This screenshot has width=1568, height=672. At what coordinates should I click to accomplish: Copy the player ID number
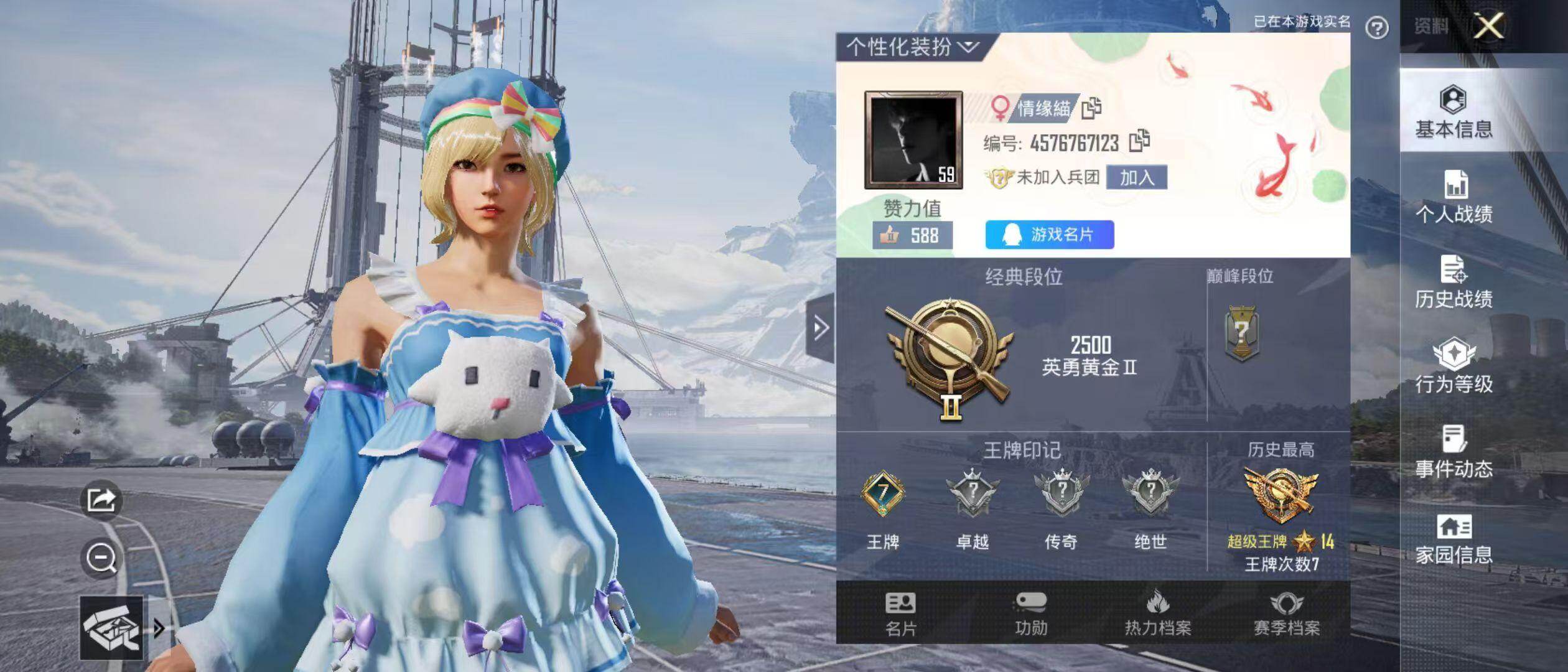click(1139, 141)
